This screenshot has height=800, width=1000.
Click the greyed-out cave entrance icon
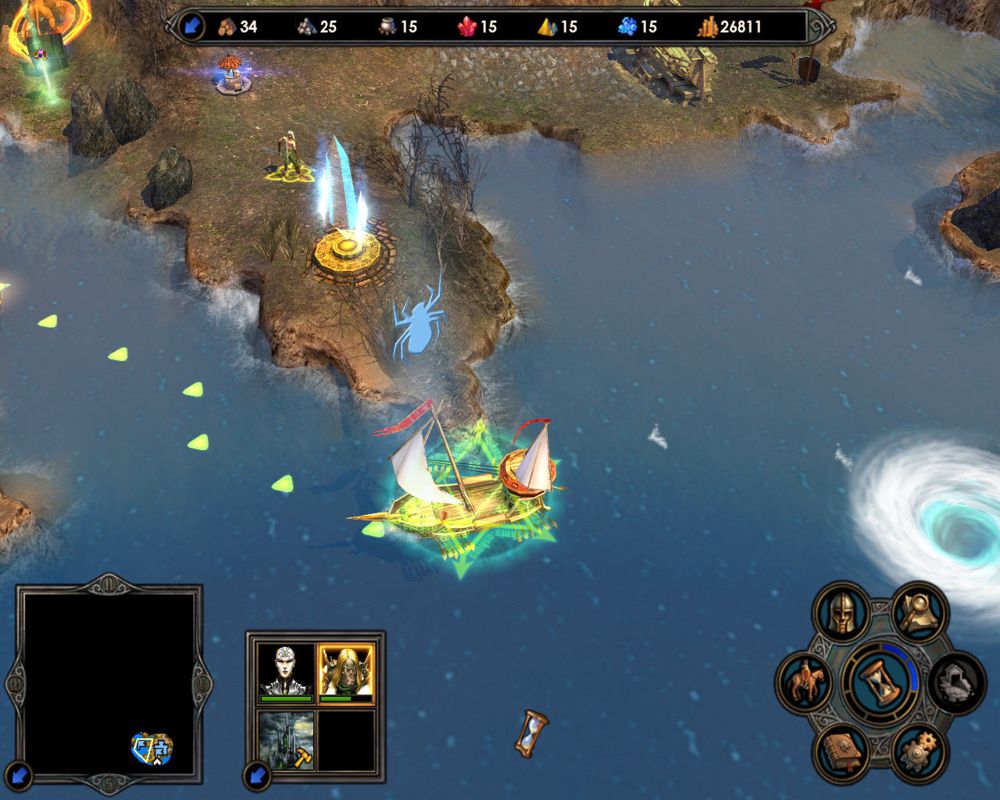click(957, 683)
